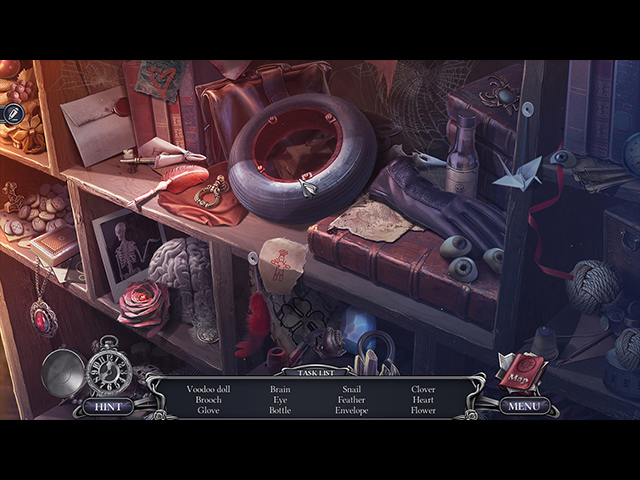The height and width of the screenshot is (480, 640).
Task: Pick 'Eye' in the task list
Action: 280,400
